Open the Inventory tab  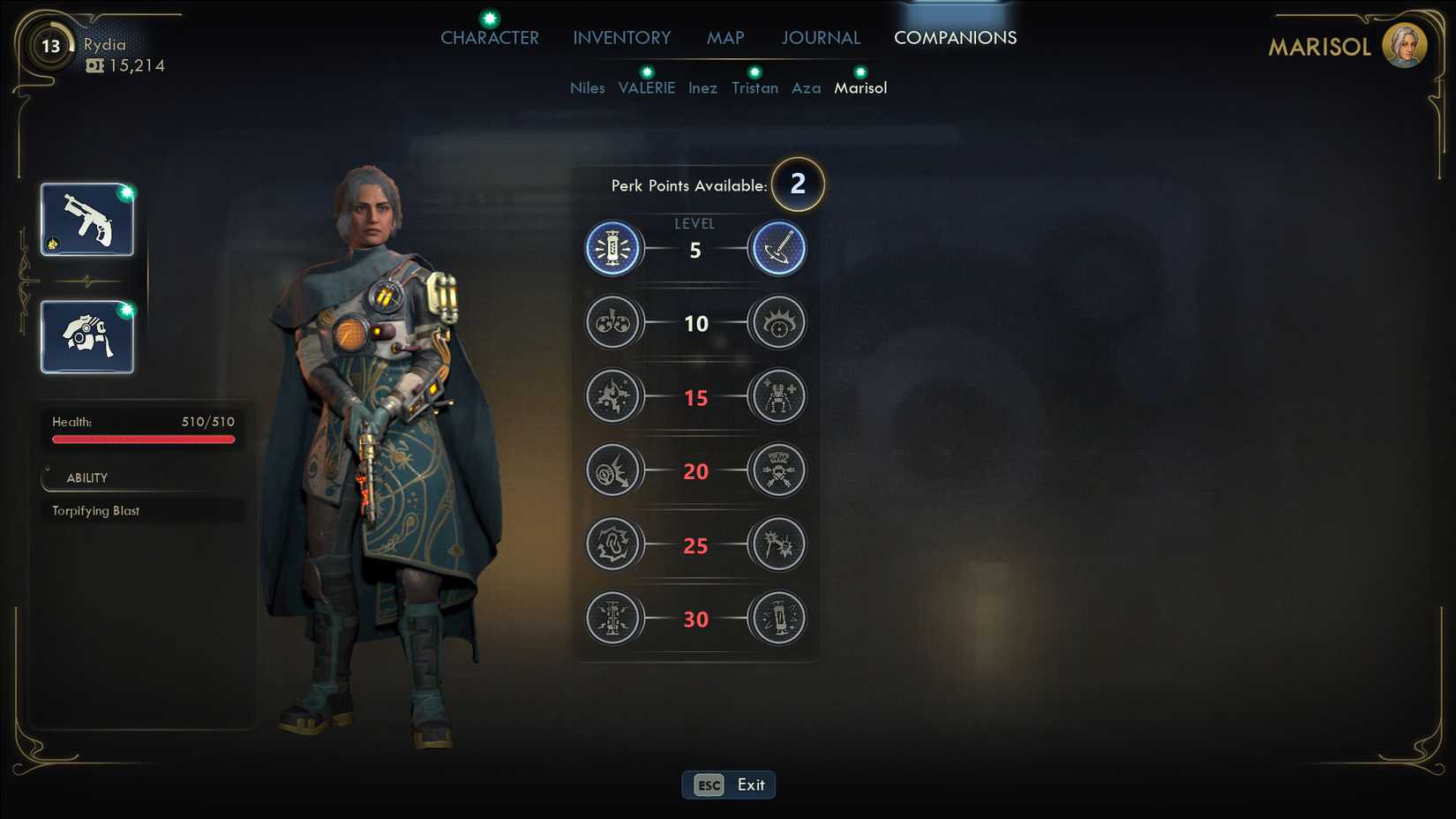click(622, 38)
